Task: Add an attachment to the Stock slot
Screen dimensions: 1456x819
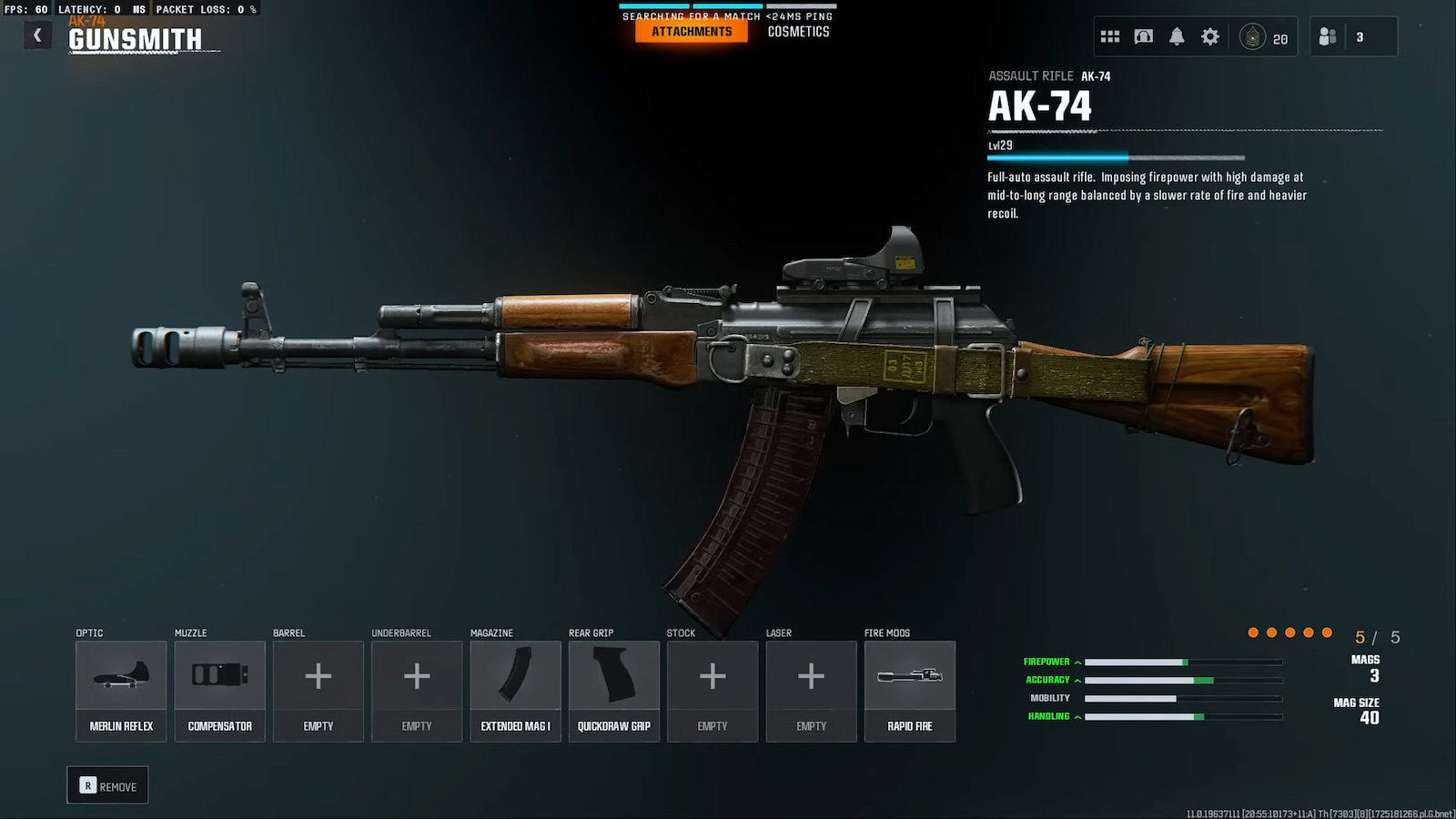Action: tap(713, 691)
